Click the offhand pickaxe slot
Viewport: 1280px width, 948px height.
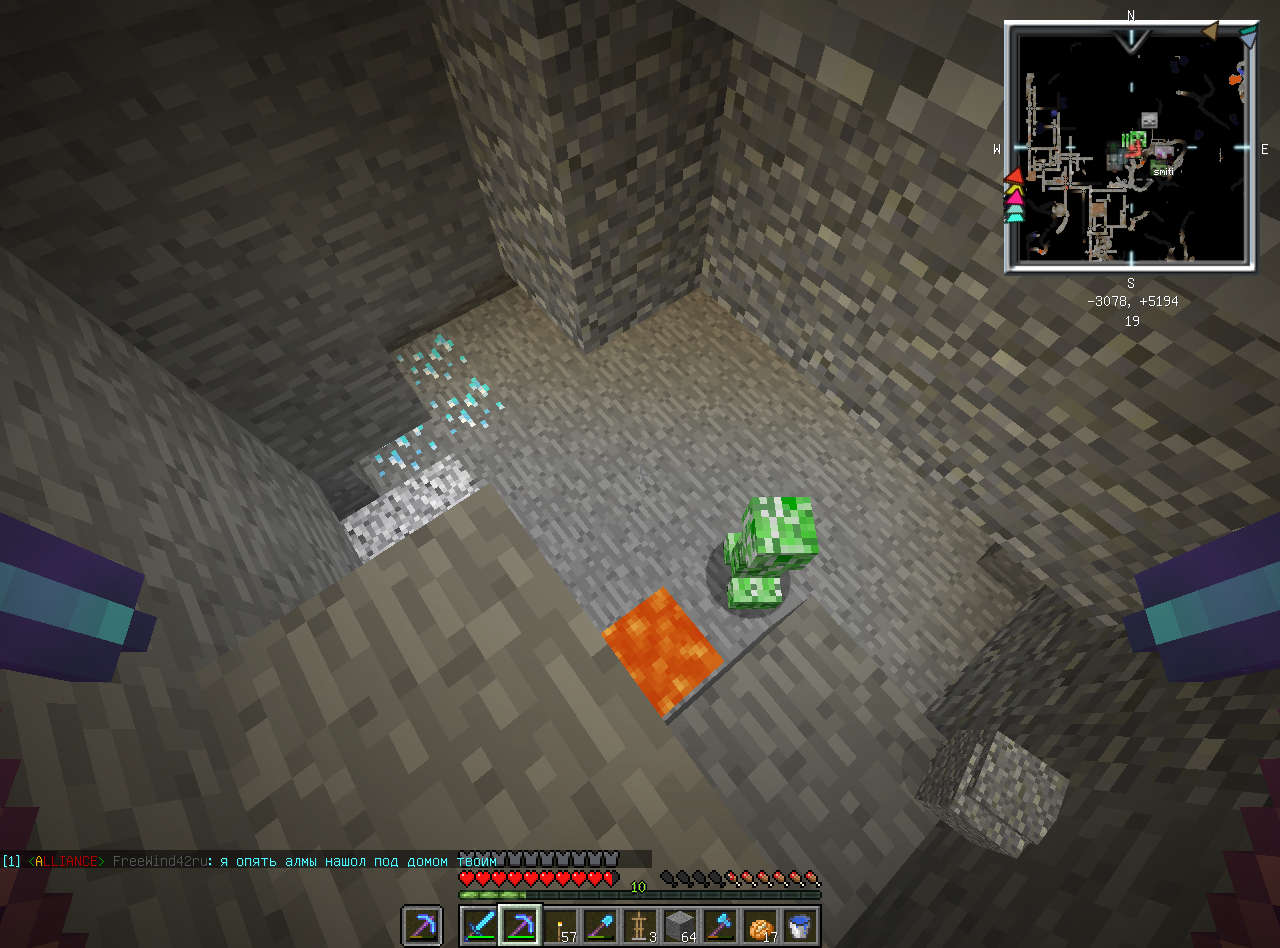coord(422,926)
